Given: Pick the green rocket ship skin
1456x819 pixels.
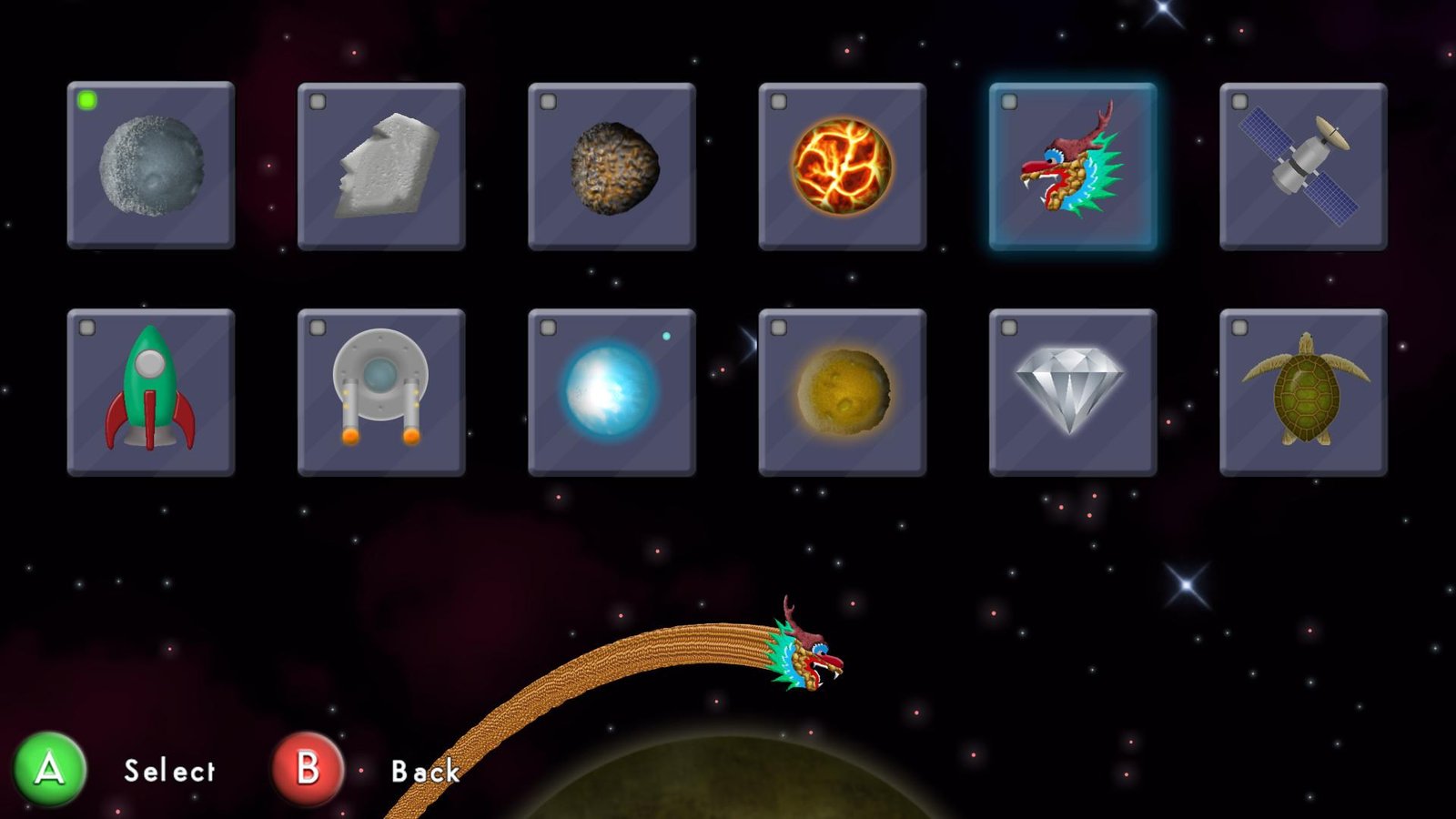Looking at the screenshot, I should click(153, 393).
